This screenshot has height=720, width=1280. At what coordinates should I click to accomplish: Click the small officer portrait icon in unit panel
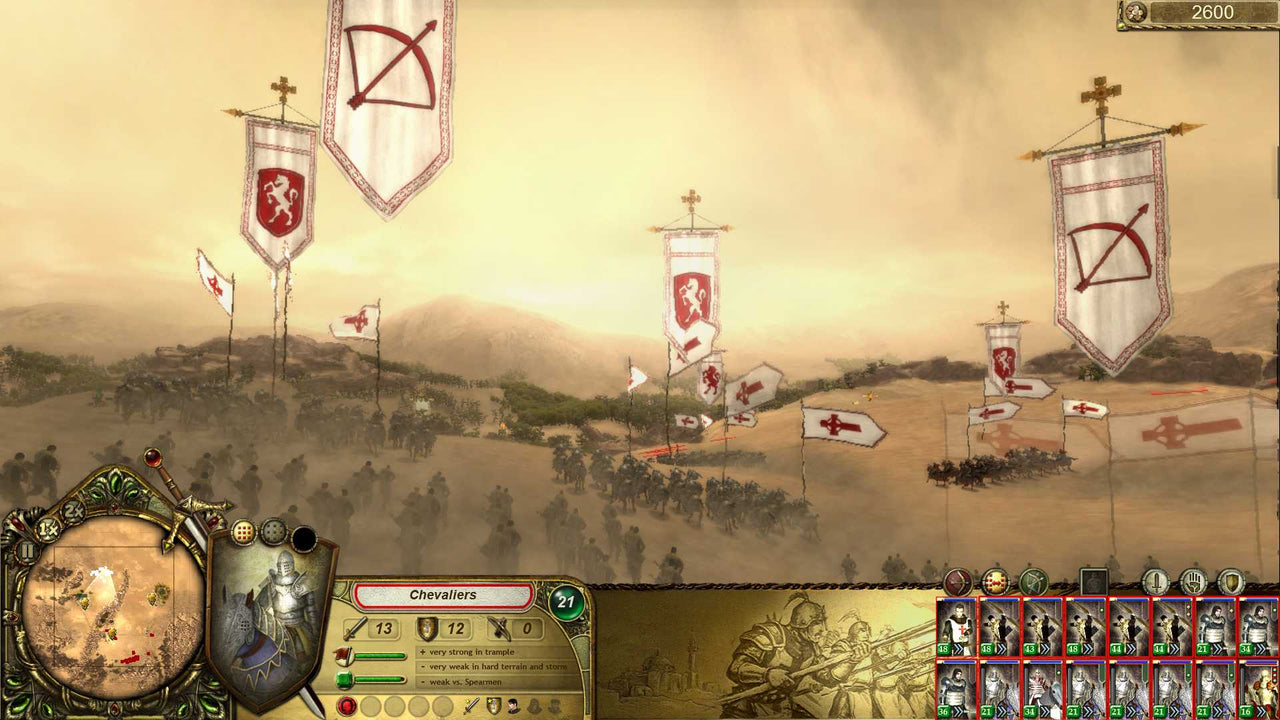point(512,707)
